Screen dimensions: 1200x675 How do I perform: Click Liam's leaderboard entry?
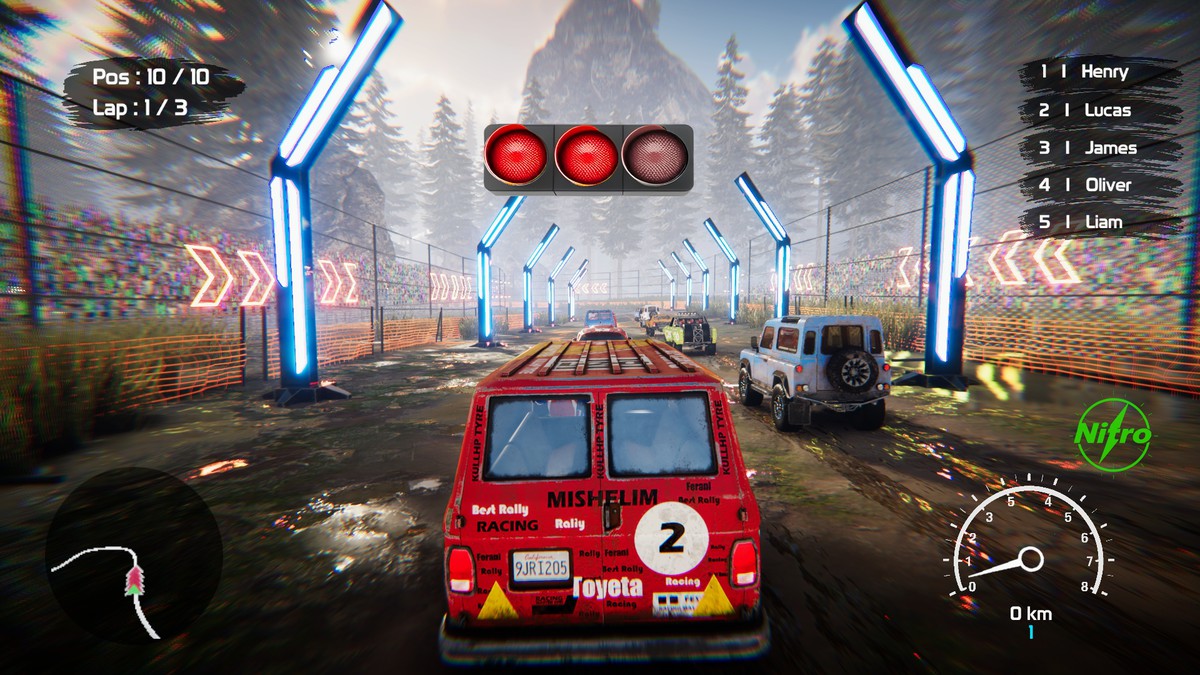click(x=1096, y=222)
